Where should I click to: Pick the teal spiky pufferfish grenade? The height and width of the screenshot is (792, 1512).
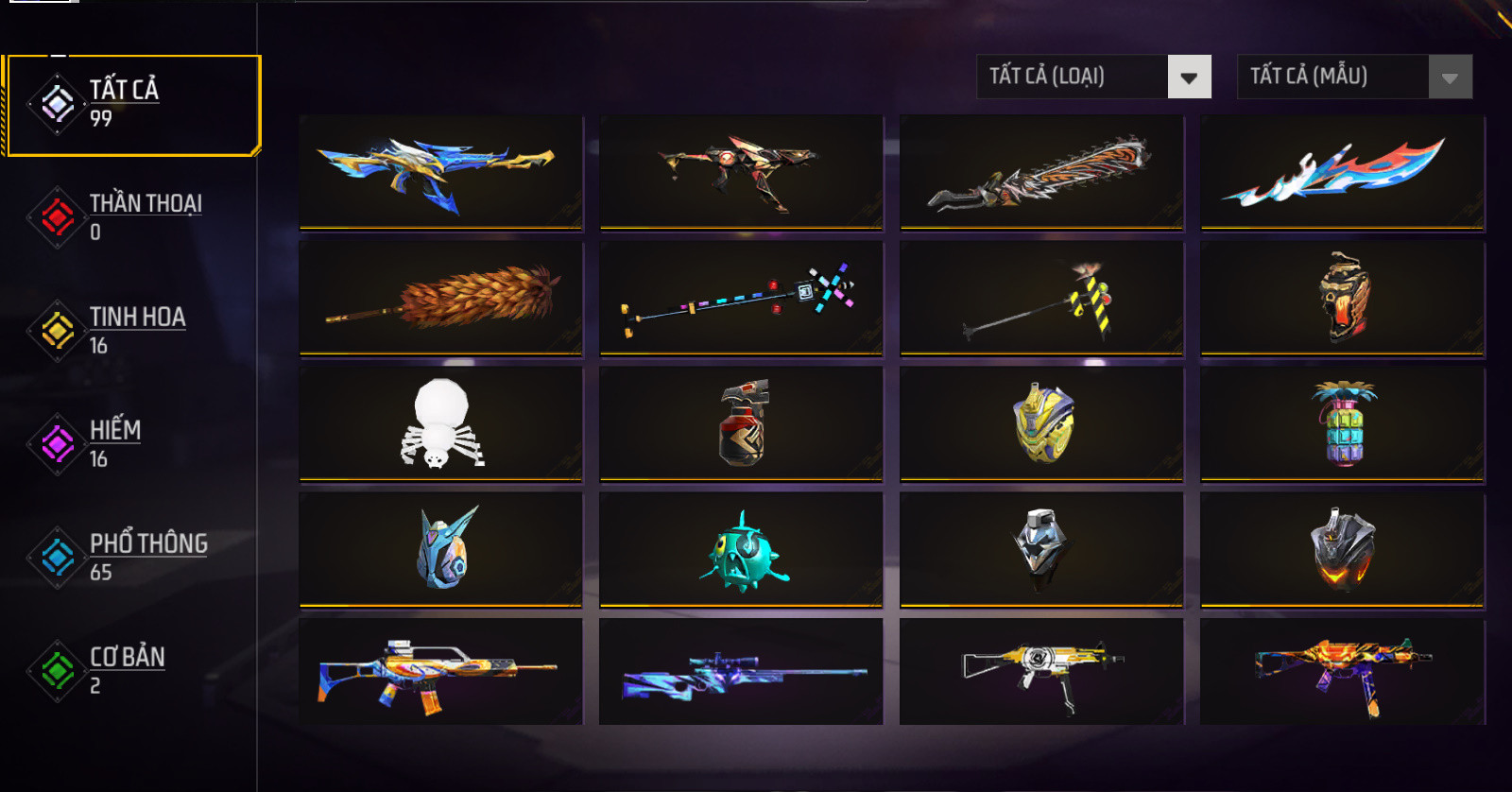point(741,549)
